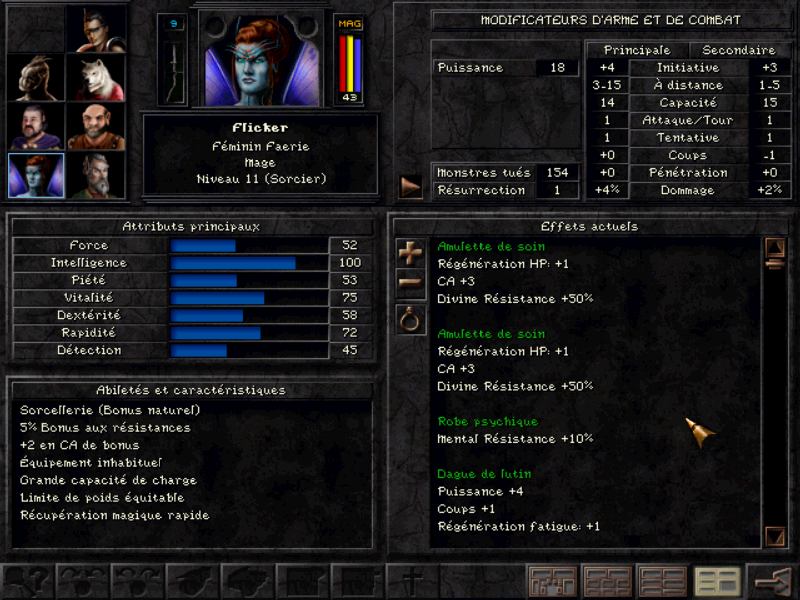The height and width of the screenshot is (600, 800).
Task: Select Flicker's small party portrait
Action: (x=36, y=175)
